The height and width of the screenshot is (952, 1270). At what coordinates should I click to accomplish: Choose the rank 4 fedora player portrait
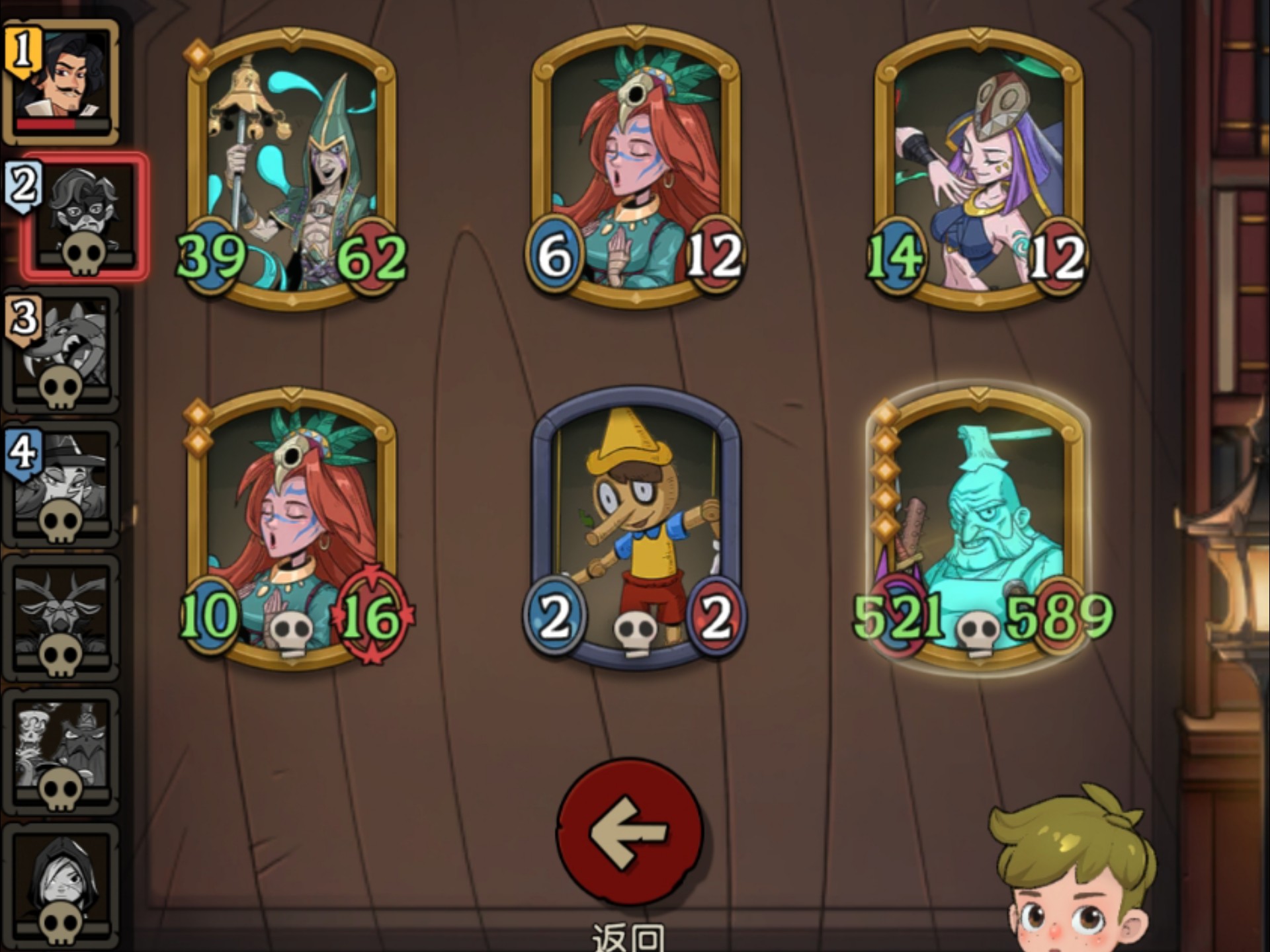[x=62, y=484]
